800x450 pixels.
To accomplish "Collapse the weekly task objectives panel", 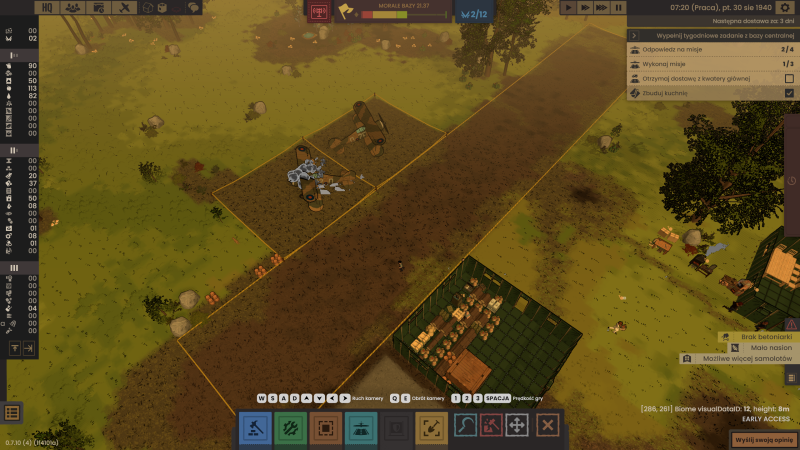I will (x=634, y=35).
